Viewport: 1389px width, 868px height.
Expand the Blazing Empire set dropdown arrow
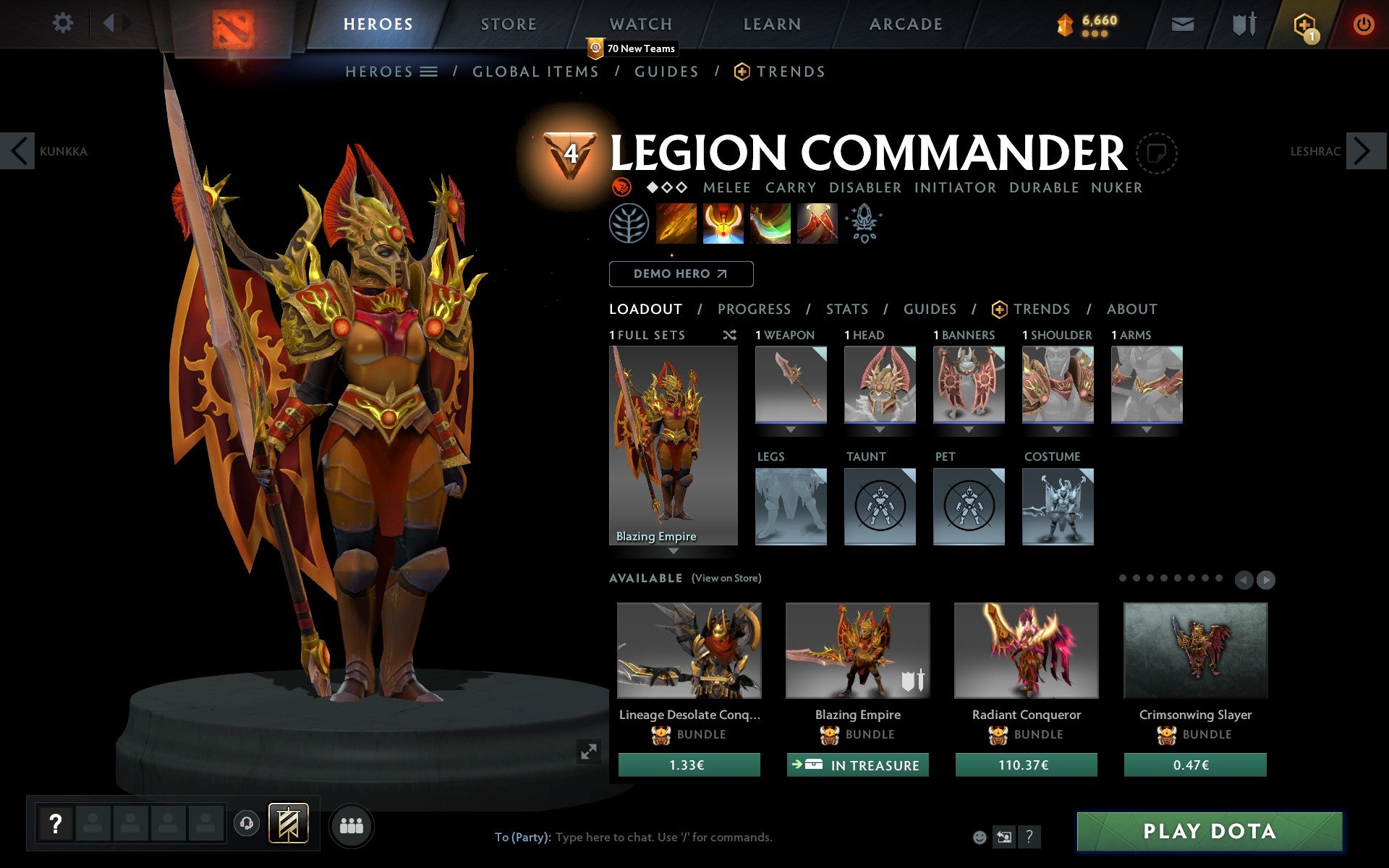(x=674, y=551)
